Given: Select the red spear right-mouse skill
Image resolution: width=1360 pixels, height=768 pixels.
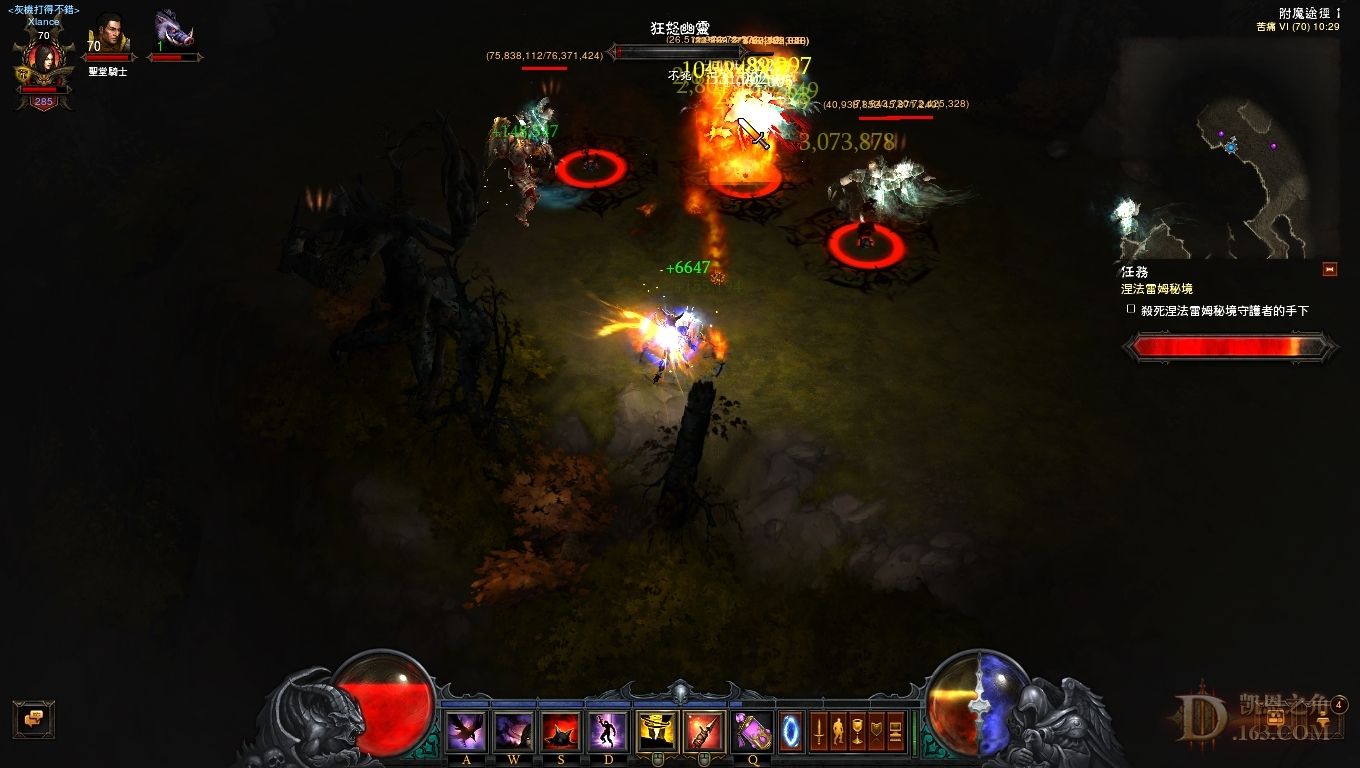Looking at the screenshot, I should click(x=704, y=731).
